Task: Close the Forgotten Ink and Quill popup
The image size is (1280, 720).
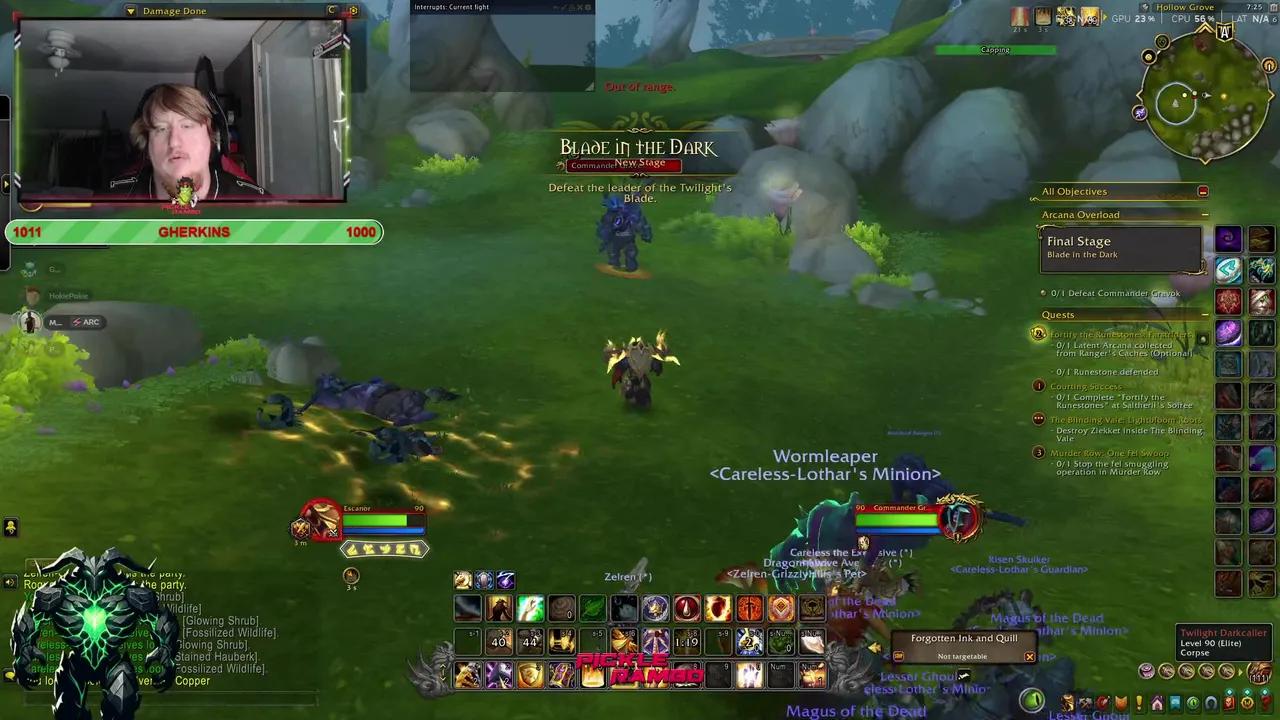Action: (1029, 657)
